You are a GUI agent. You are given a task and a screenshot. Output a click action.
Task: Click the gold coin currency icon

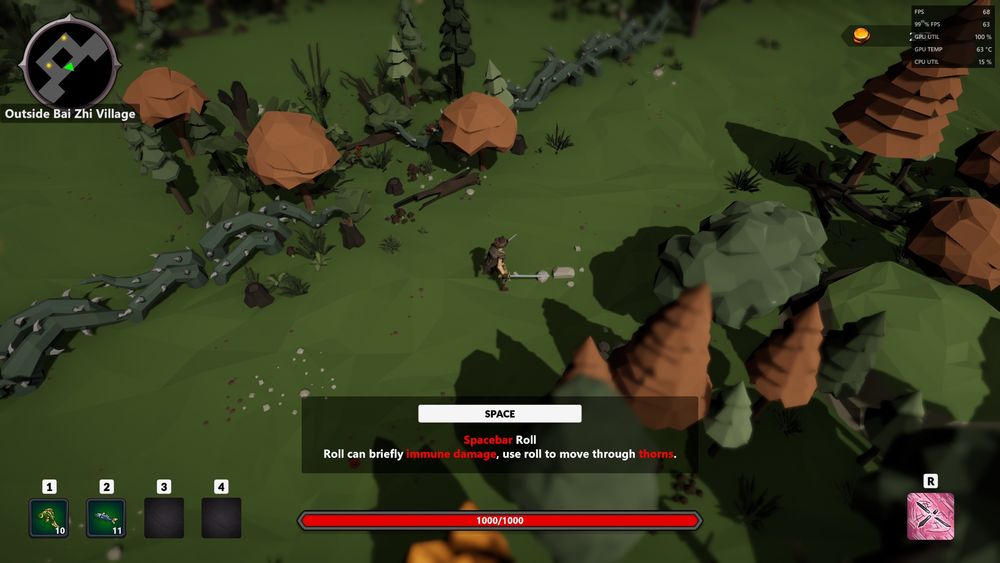[860, 36]
